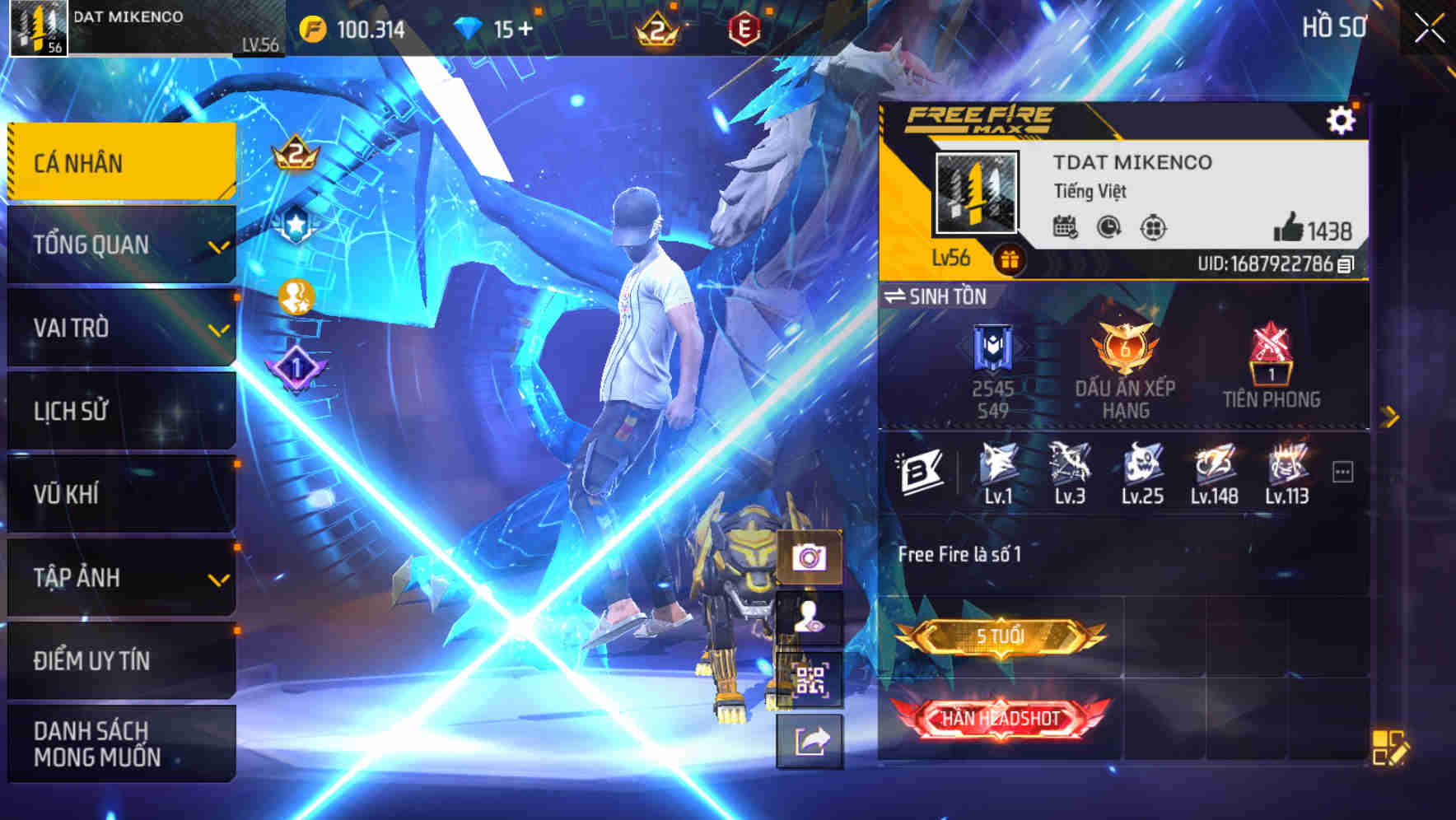Expand the TẬP ẢNH section
This screenshot has height=820, width=1456.
click(121, 578)
